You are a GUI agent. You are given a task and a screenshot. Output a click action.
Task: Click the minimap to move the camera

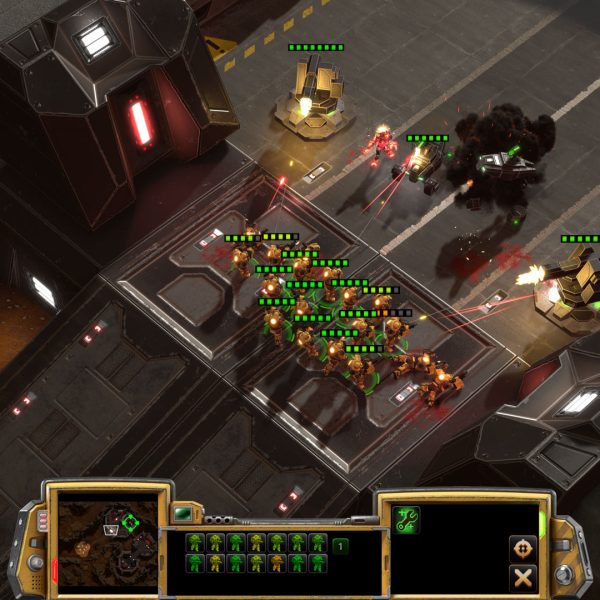(107, 541)
